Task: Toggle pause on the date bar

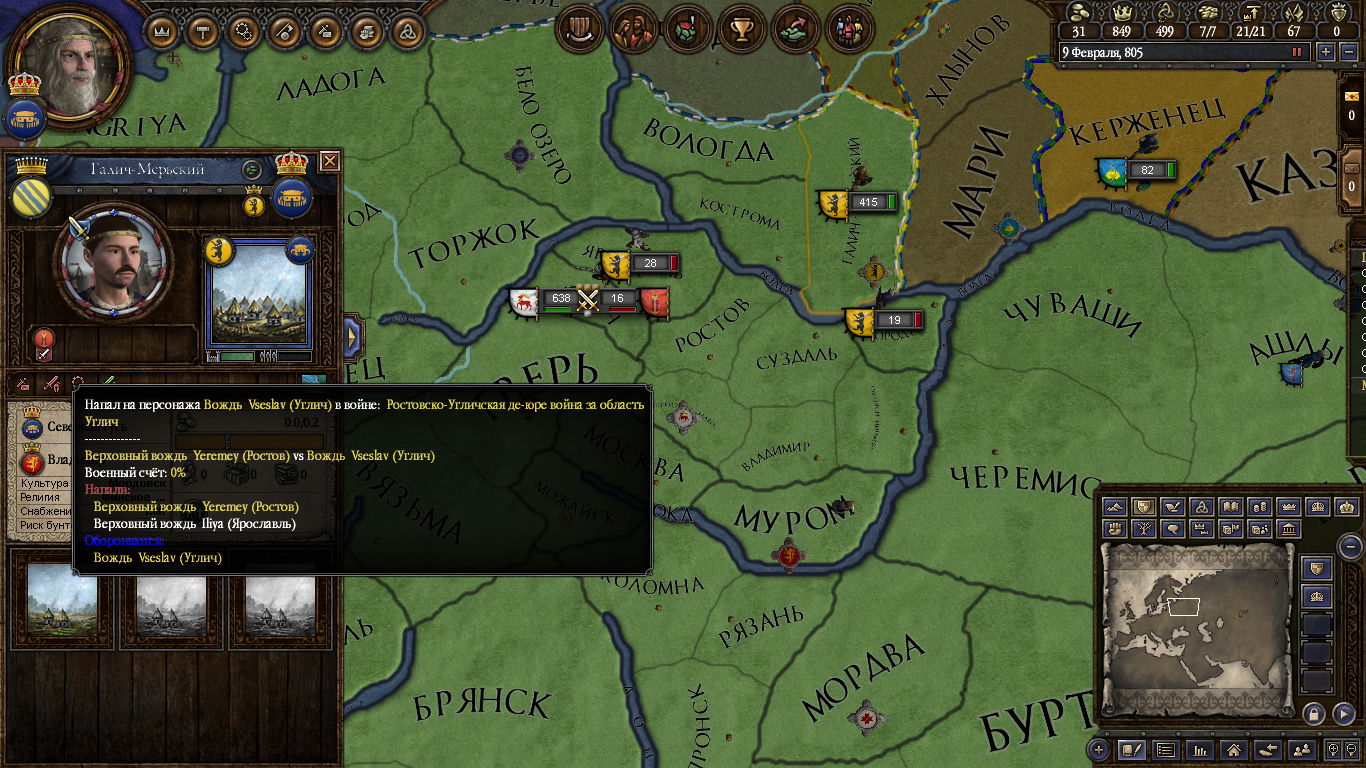Action: click(x=1298, y=52)
